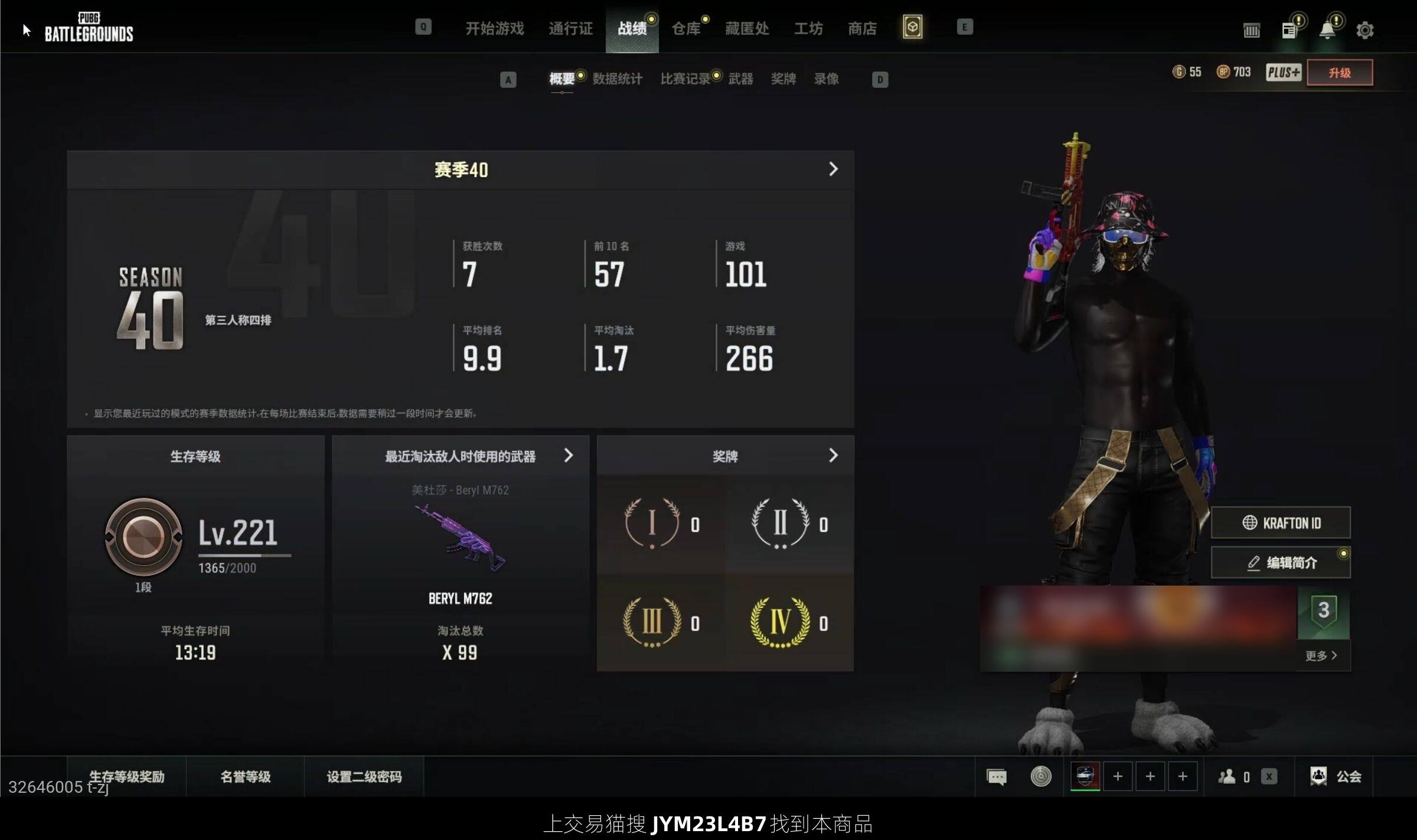Visit the 商店 store tab
1417x840 pixels.
(862, 28)
